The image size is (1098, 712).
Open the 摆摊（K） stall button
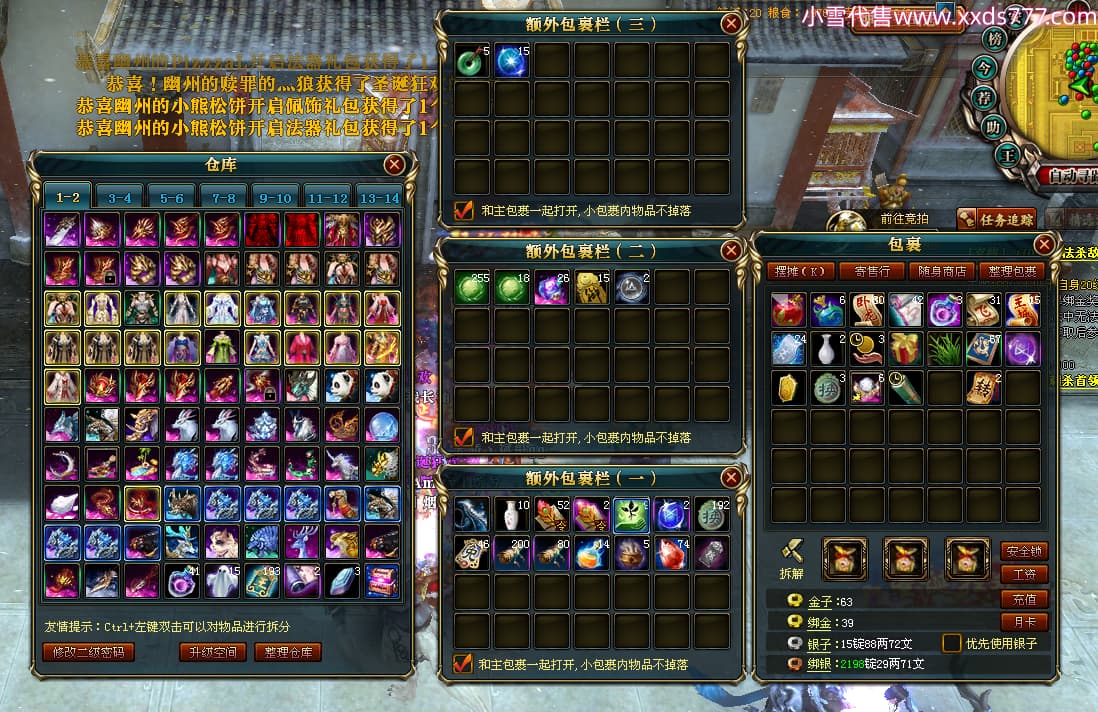tap(801, 271)
